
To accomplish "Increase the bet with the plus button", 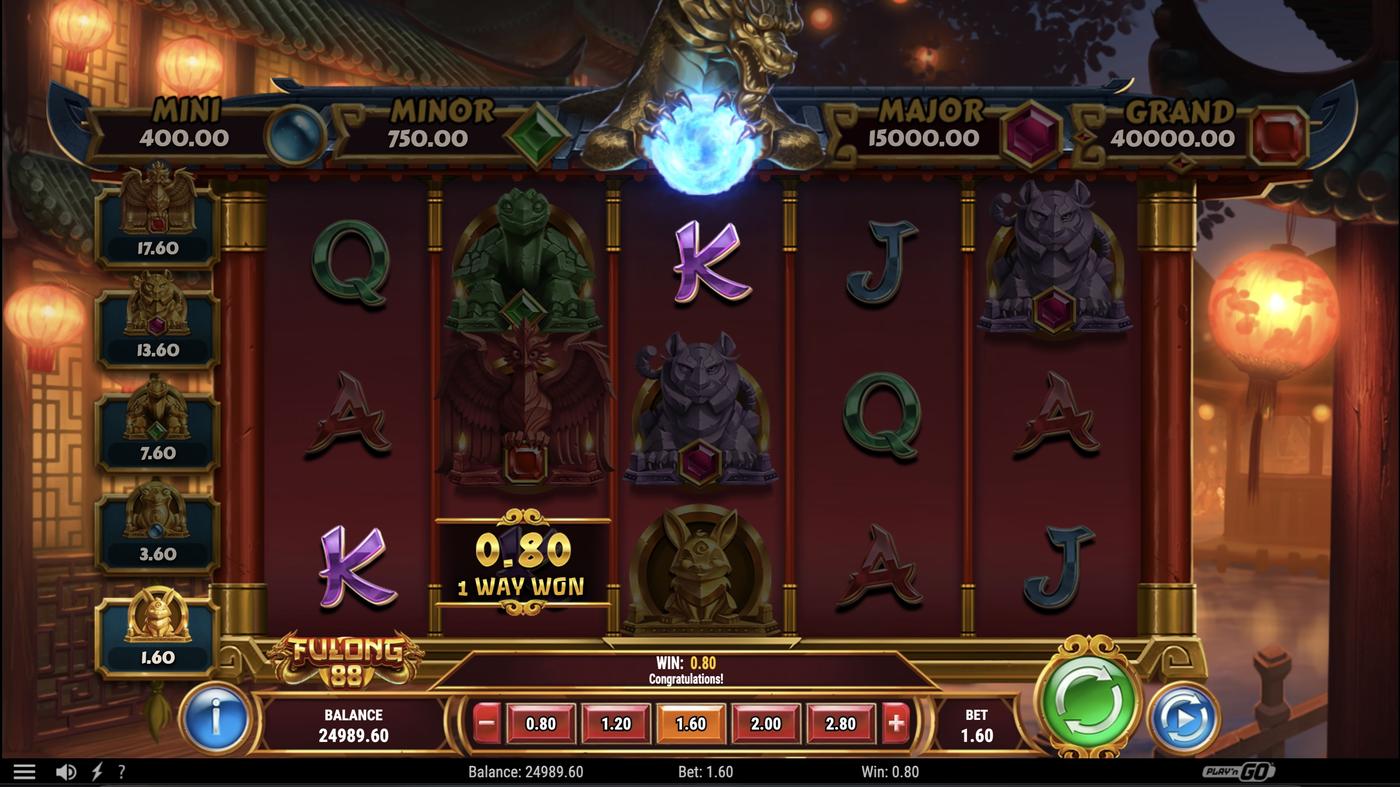I will (895, 723).
